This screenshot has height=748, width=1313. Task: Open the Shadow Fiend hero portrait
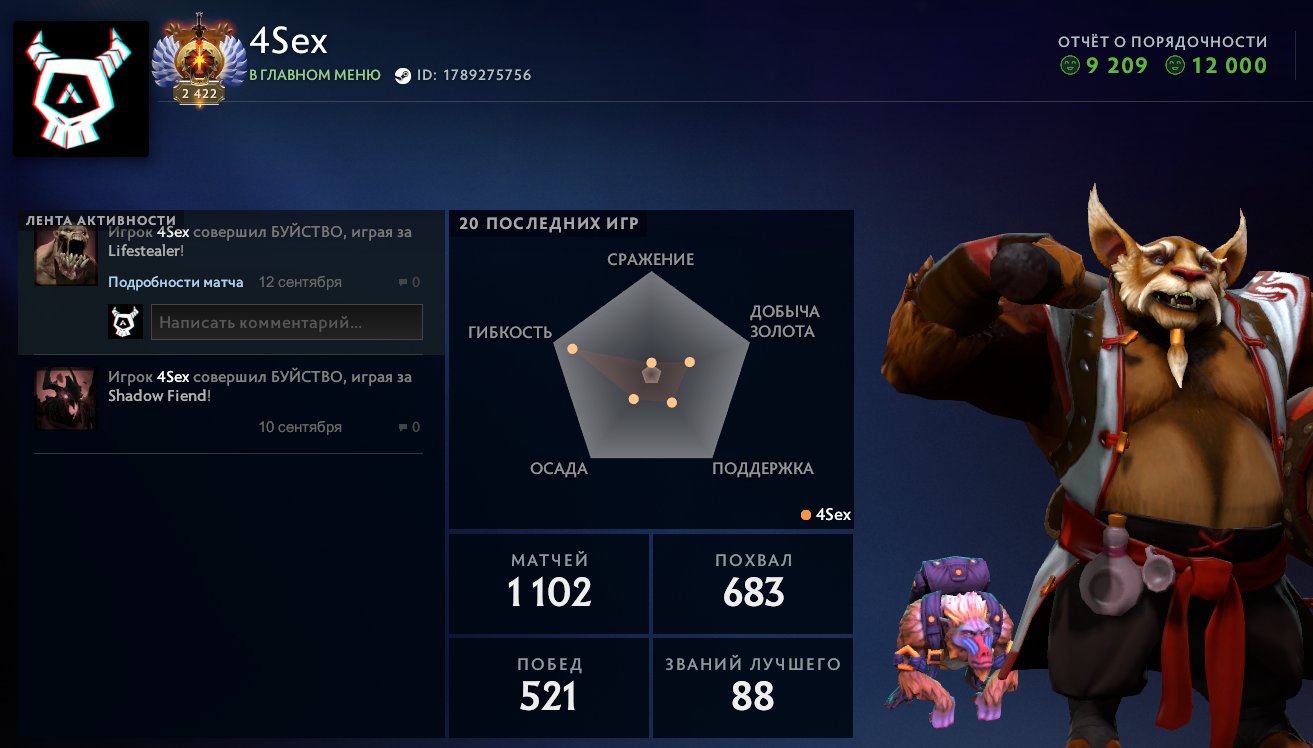[x=65, y=398]
